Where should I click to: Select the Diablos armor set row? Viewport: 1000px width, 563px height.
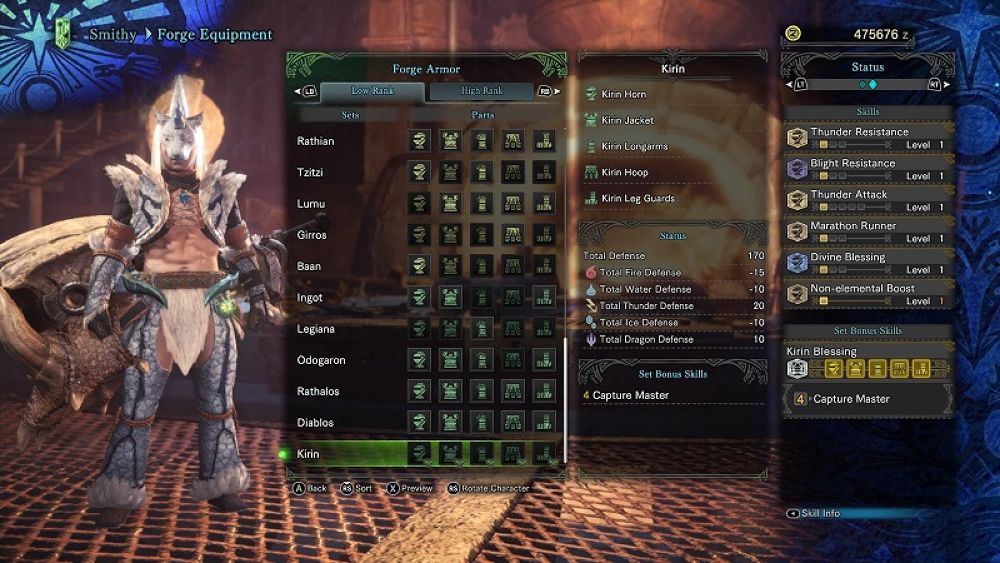316,422
